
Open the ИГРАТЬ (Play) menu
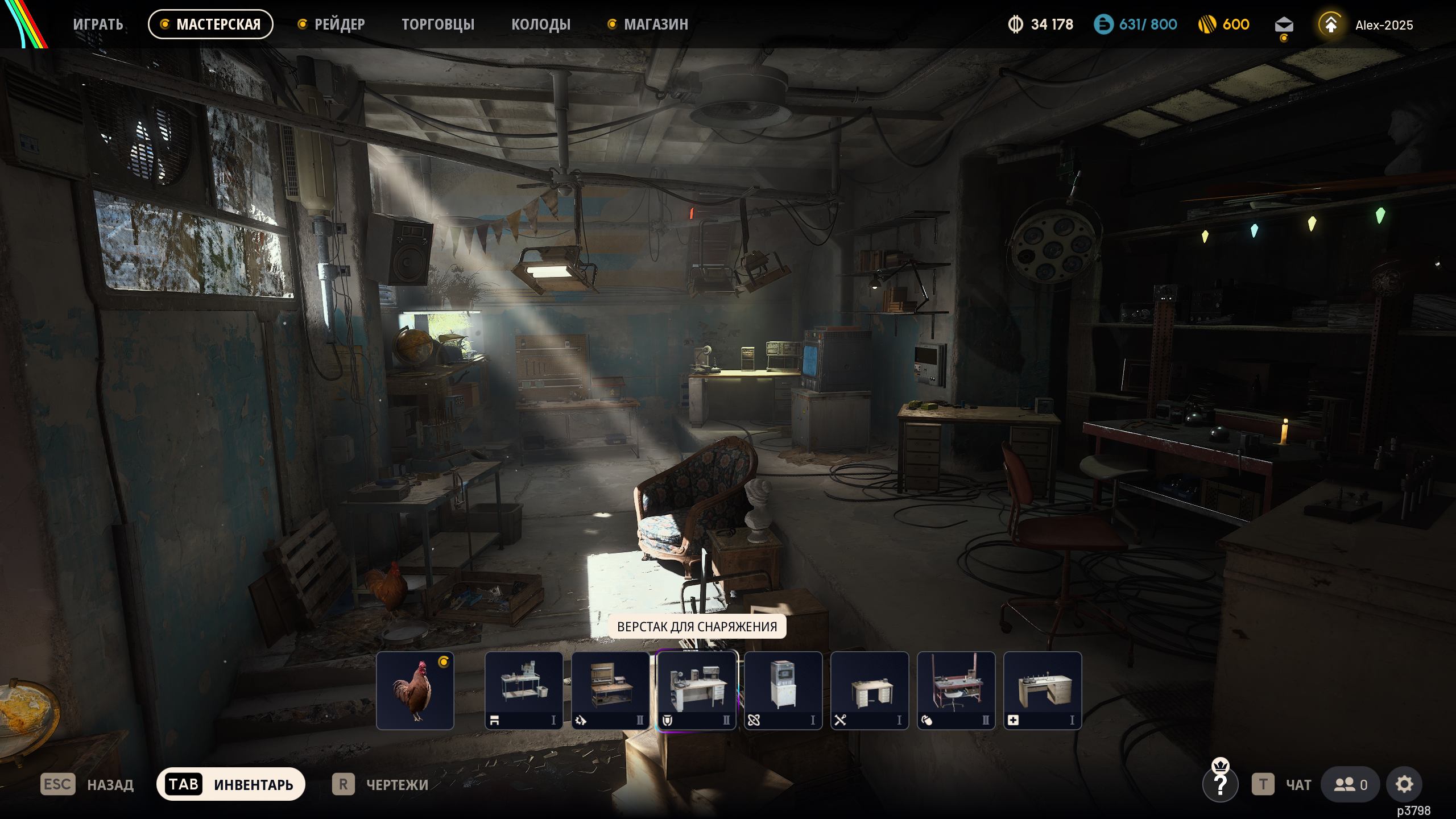click(x=98, y=24)
